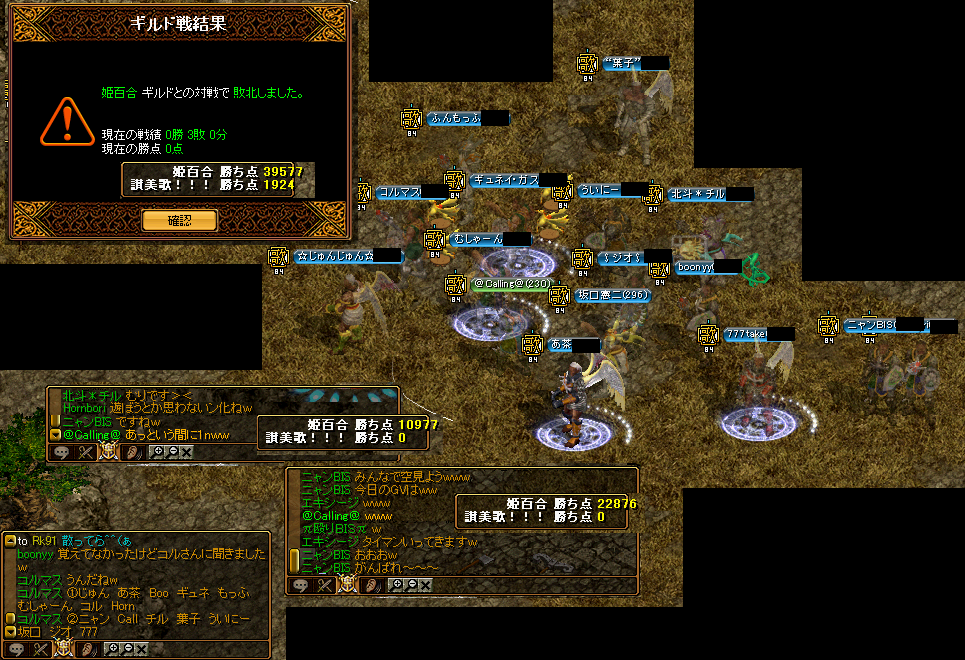Select the ear icon in the Rk91 chat log
965x660 pixels.
88,649
